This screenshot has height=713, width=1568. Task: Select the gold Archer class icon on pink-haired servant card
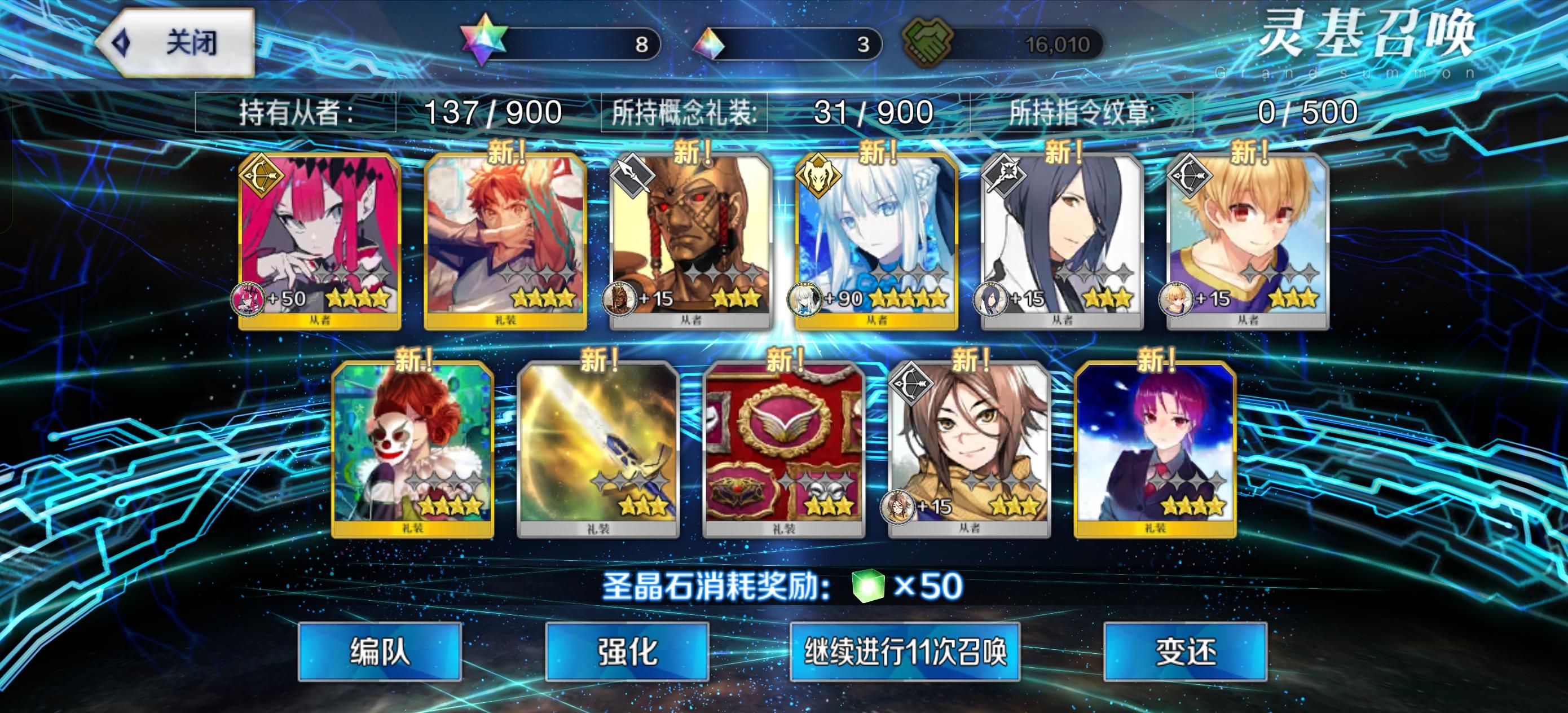click(x=263, y=175)
